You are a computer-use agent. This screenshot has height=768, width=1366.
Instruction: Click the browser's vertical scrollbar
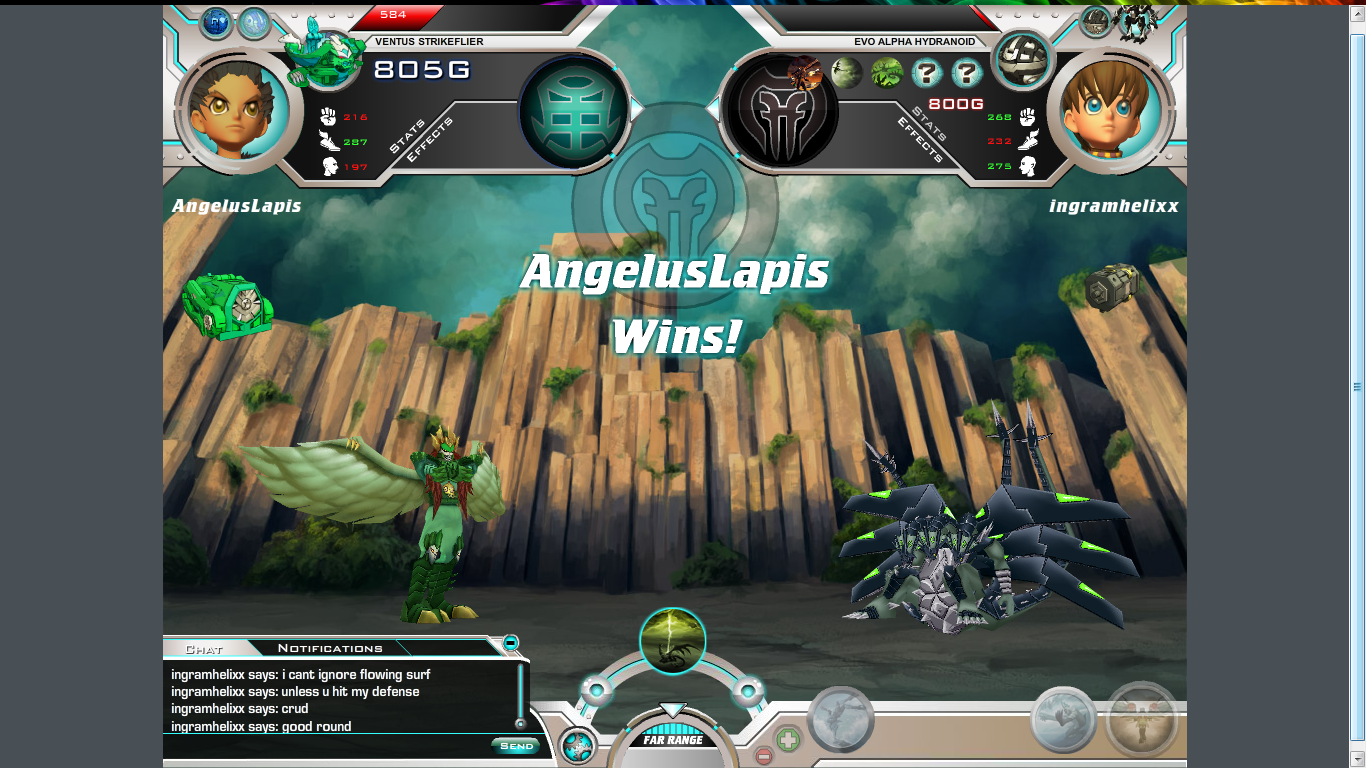pos(1357,386)
